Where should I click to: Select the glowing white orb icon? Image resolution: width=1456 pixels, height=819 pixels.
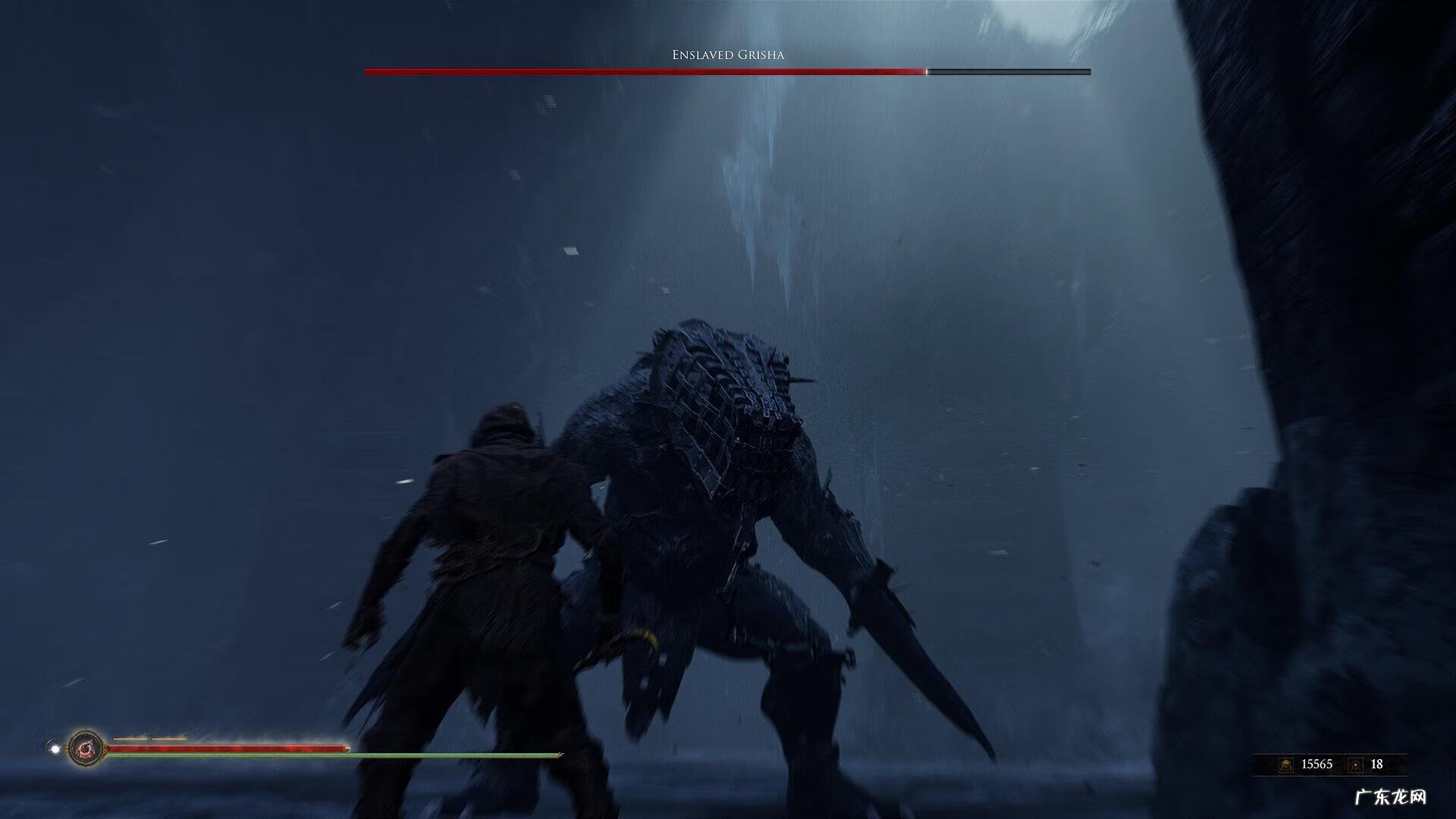[x=55, y=749]
